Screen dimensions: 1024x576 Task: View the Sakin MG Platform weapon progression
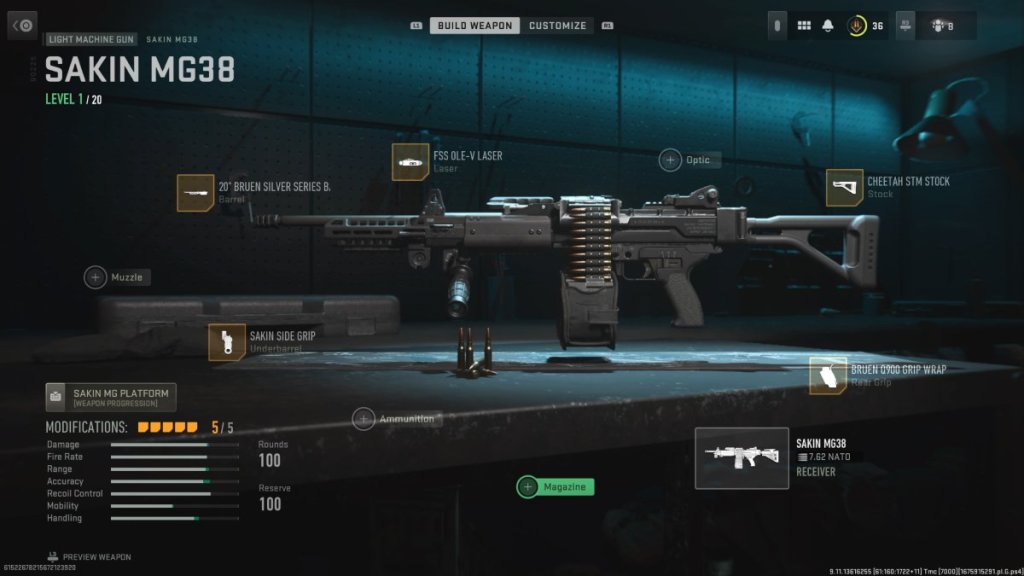point(111,397)
